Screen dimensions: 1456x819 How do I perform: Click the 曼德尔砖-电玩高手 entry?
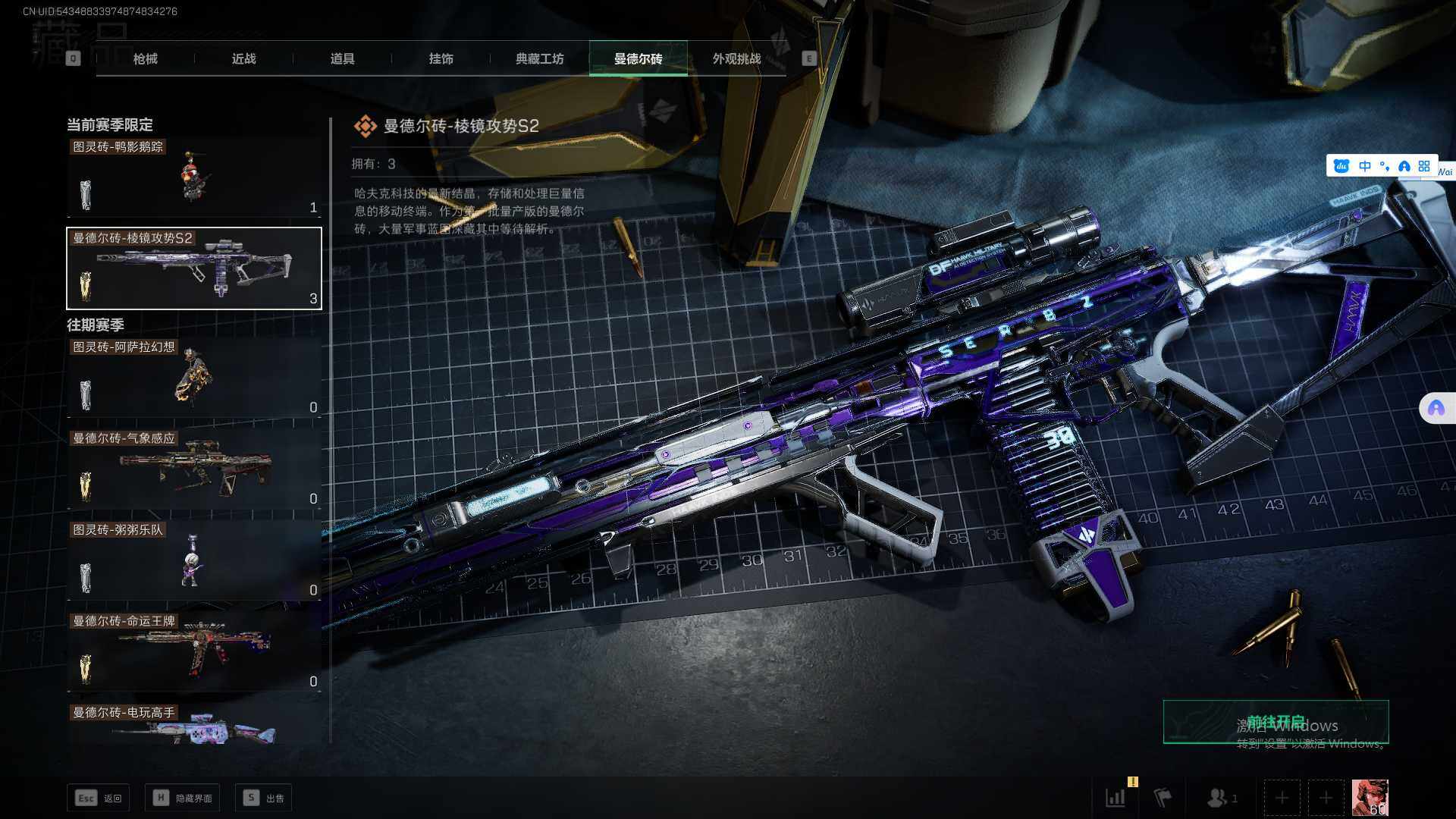[x=194, y=726]
